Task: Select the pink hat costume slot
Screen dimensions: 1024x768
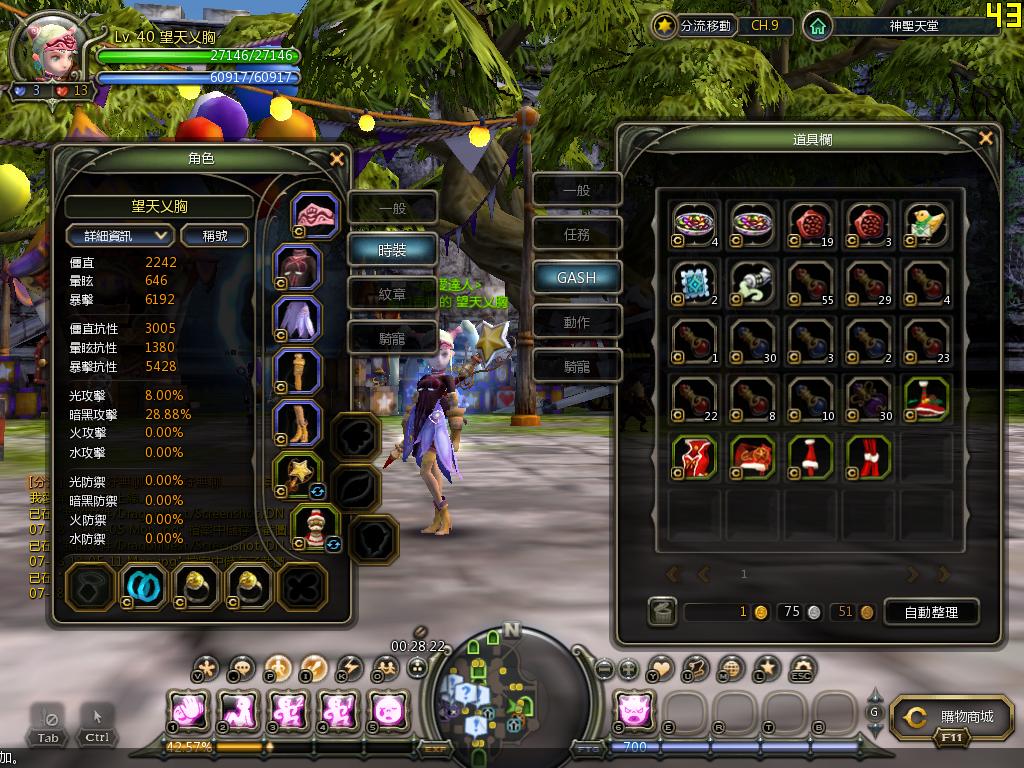Action: tap(315, 215)
